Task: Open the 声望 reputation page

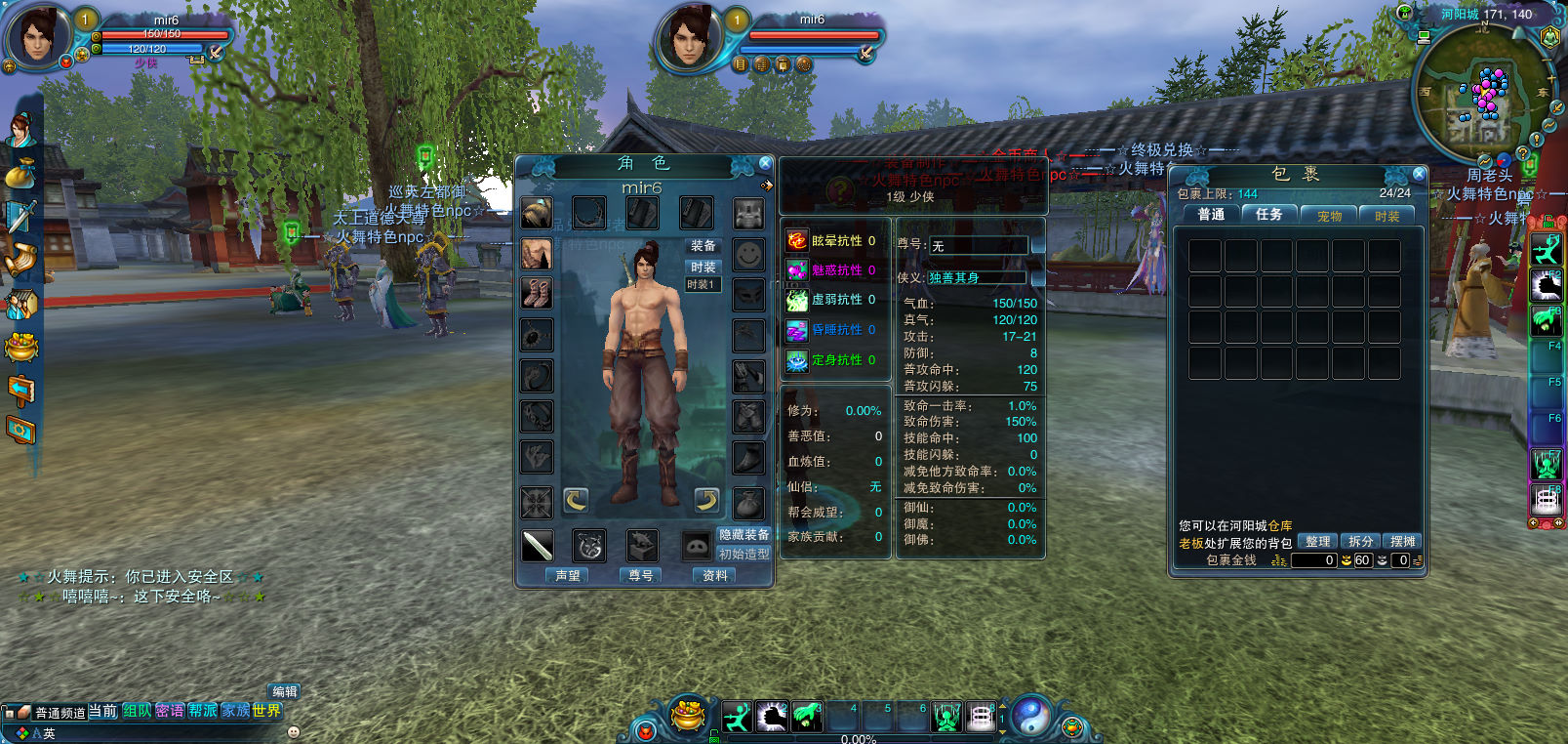Action: [568, 576]
